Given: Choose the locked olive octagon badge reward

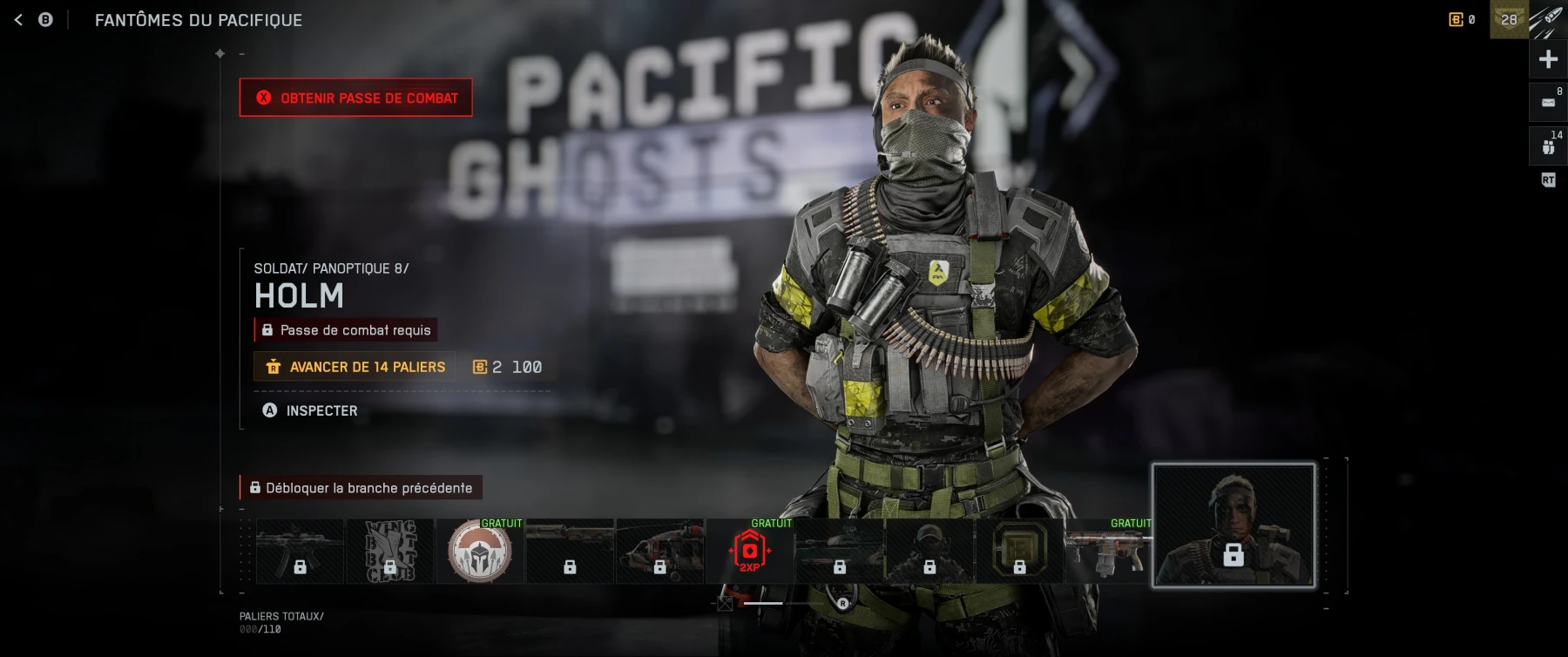Looking at the screenshot, I should click(x=1019, y=552).
